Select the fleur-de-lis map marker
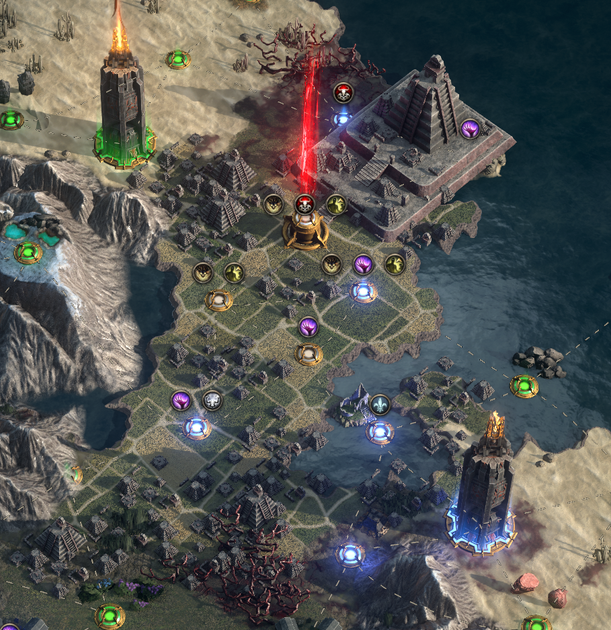Image resolution: width=611 pixels, height=630 pixels. [380, 405]
